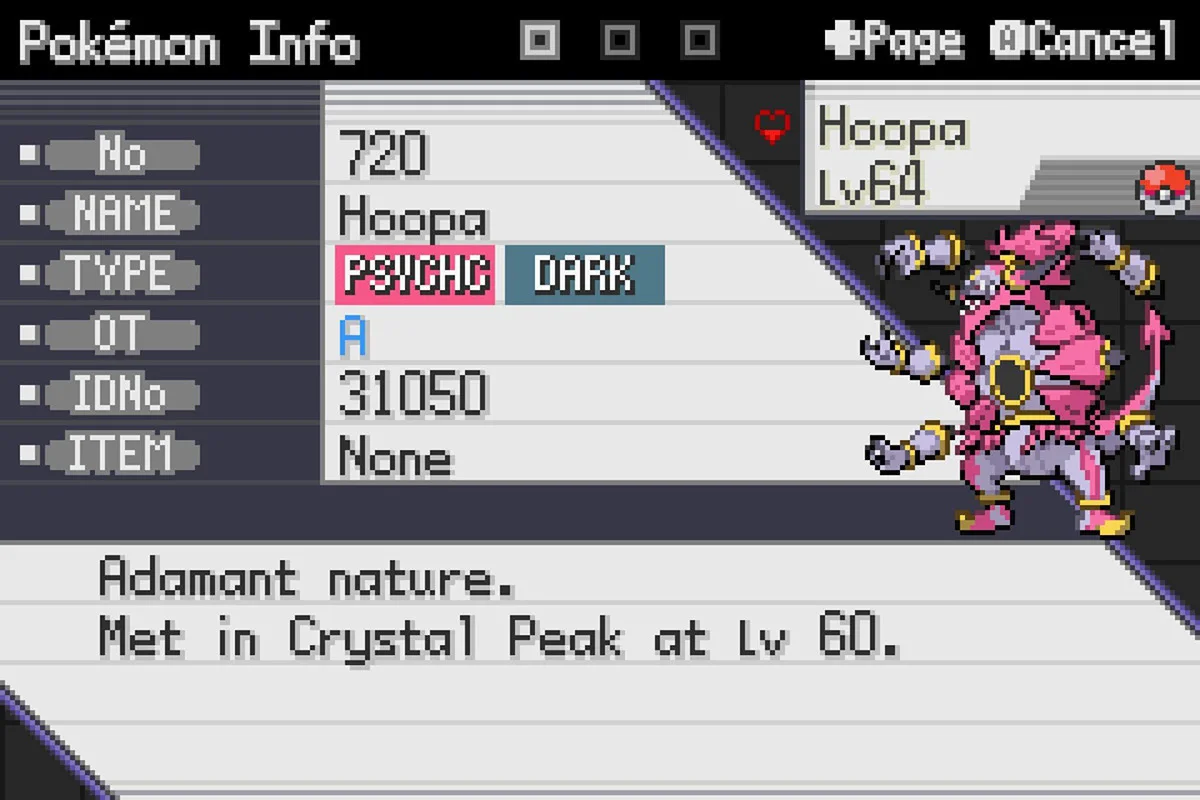Image resolution: width=1200 pixels, height=800 pixels.
Task: Click the DARK type badge
Action: pos(584,274)
